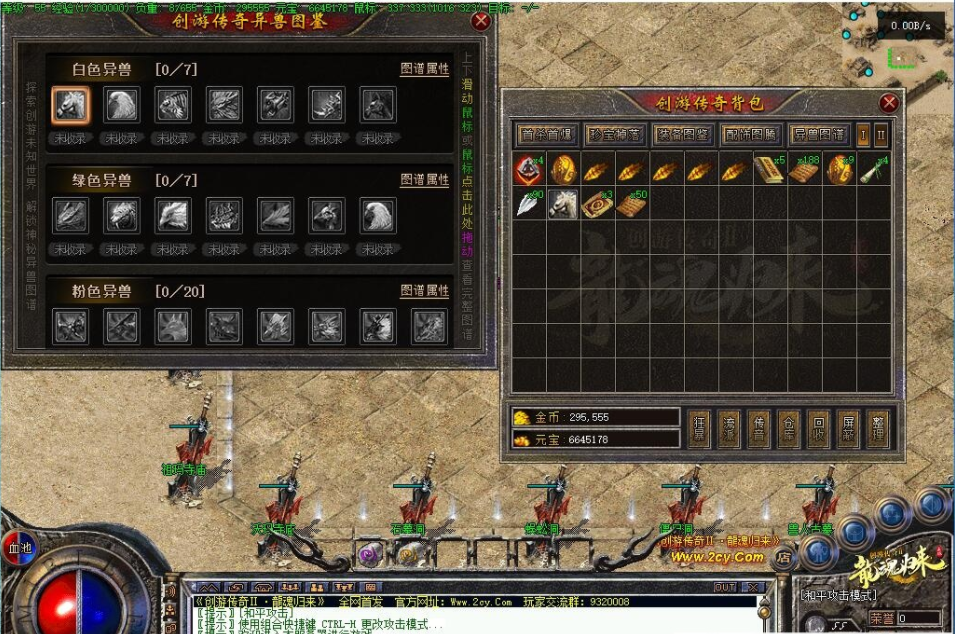Select the first 白色异兽 beast icon
Screen dimensions: 955x634
tap(70, 104)
